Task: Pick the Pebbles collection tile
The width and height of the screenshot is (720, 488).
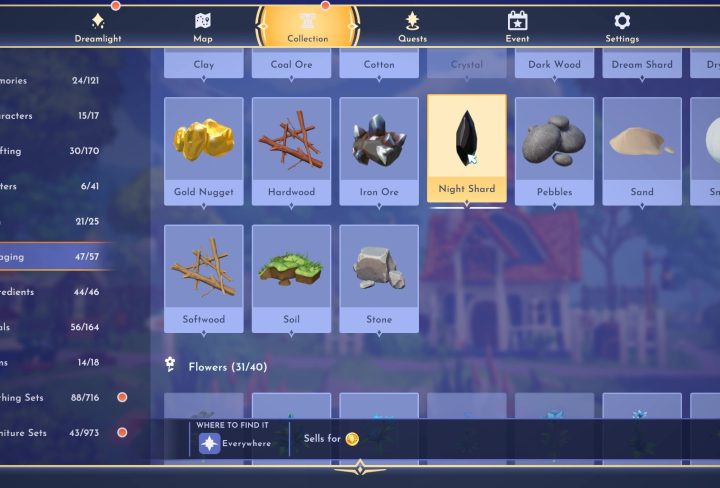Action: pos(554,150)
